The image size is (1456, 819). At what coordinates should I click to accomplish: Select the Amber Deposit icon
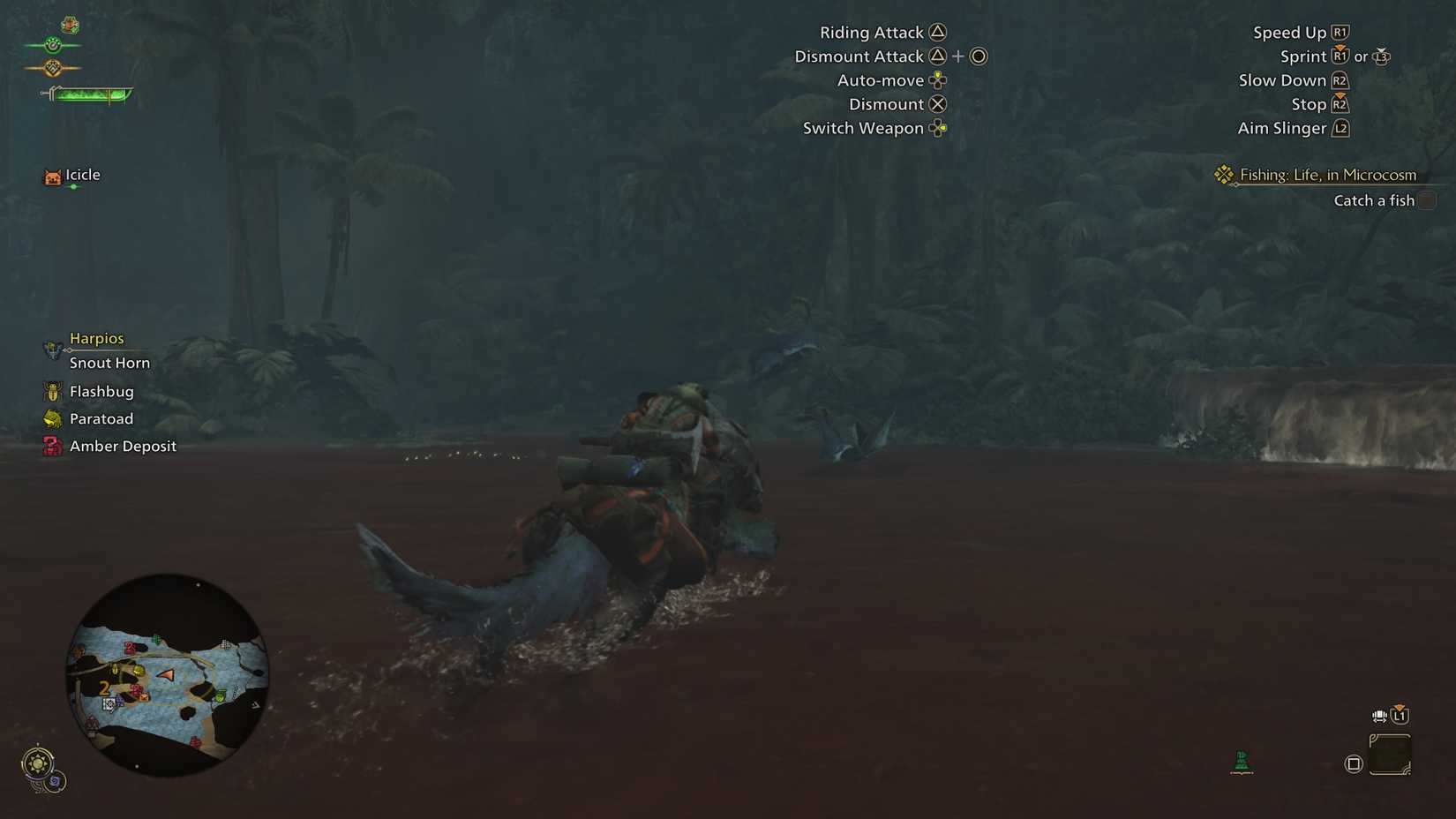tap(51, 446)
